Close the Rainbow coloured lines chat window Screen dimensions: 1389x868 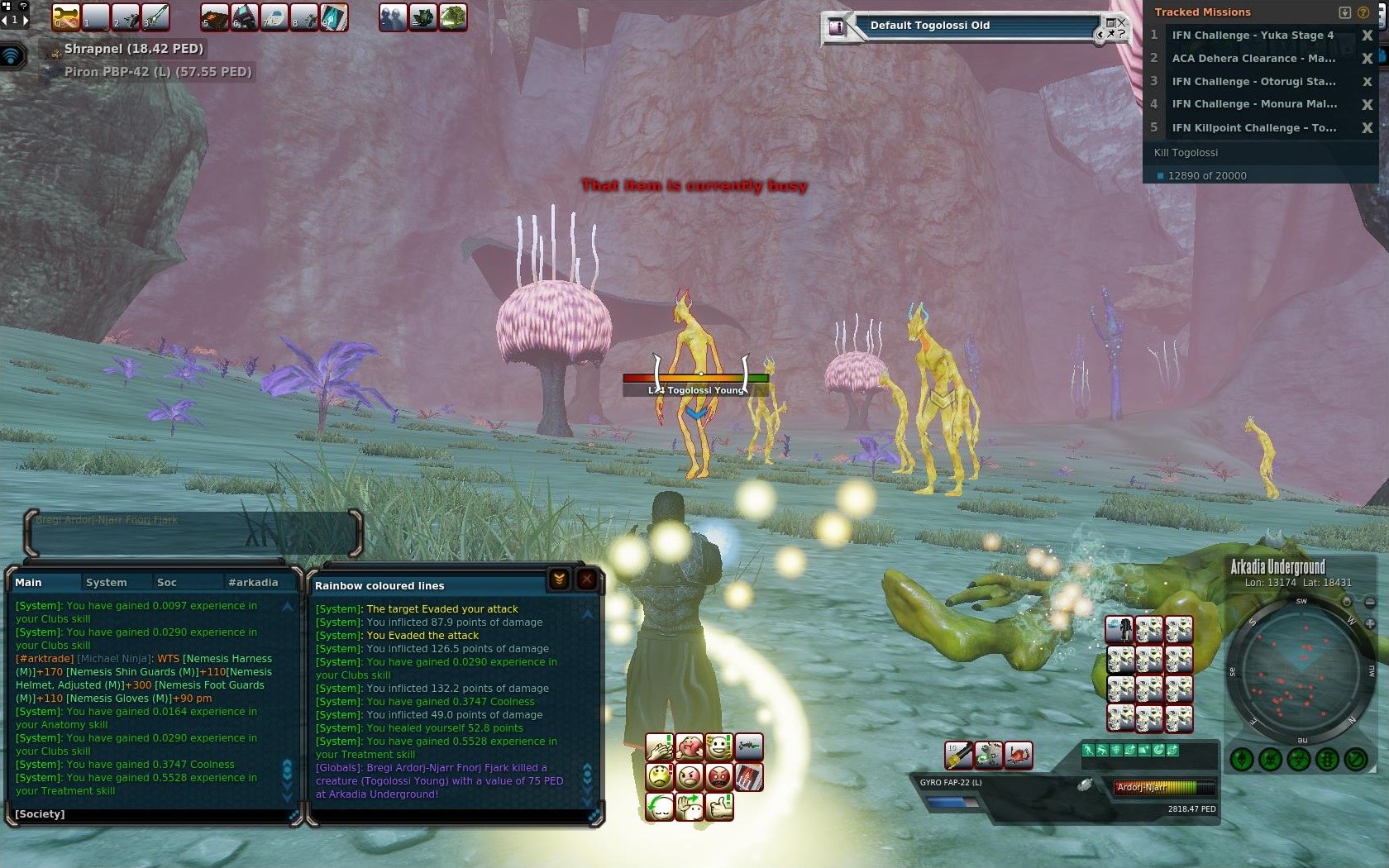(586, 579)
